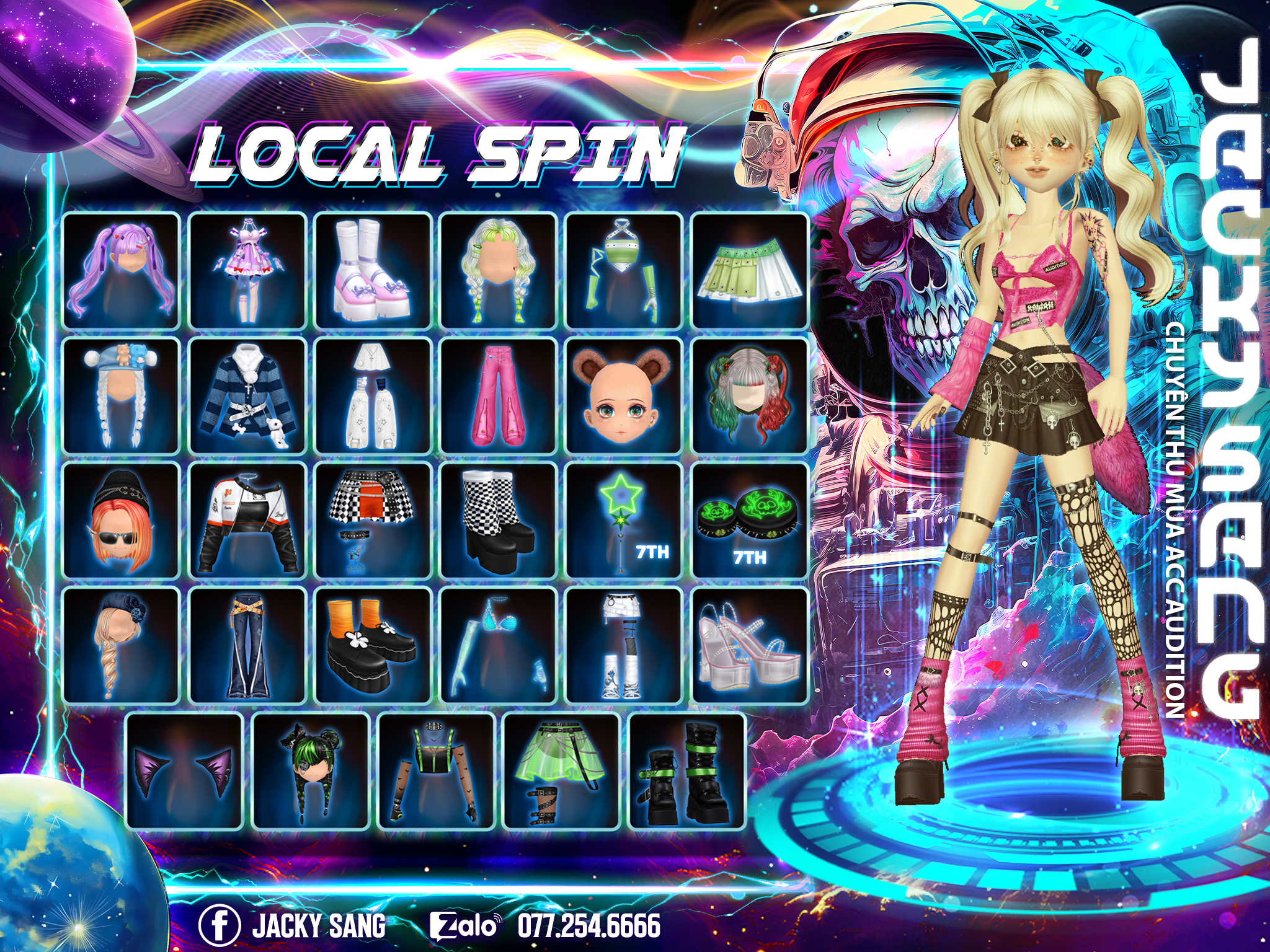Screen dimensions: 1270x952
Task: Select the orange hair with black beanie
Action: pyautogui.click(x=122, y=521)
